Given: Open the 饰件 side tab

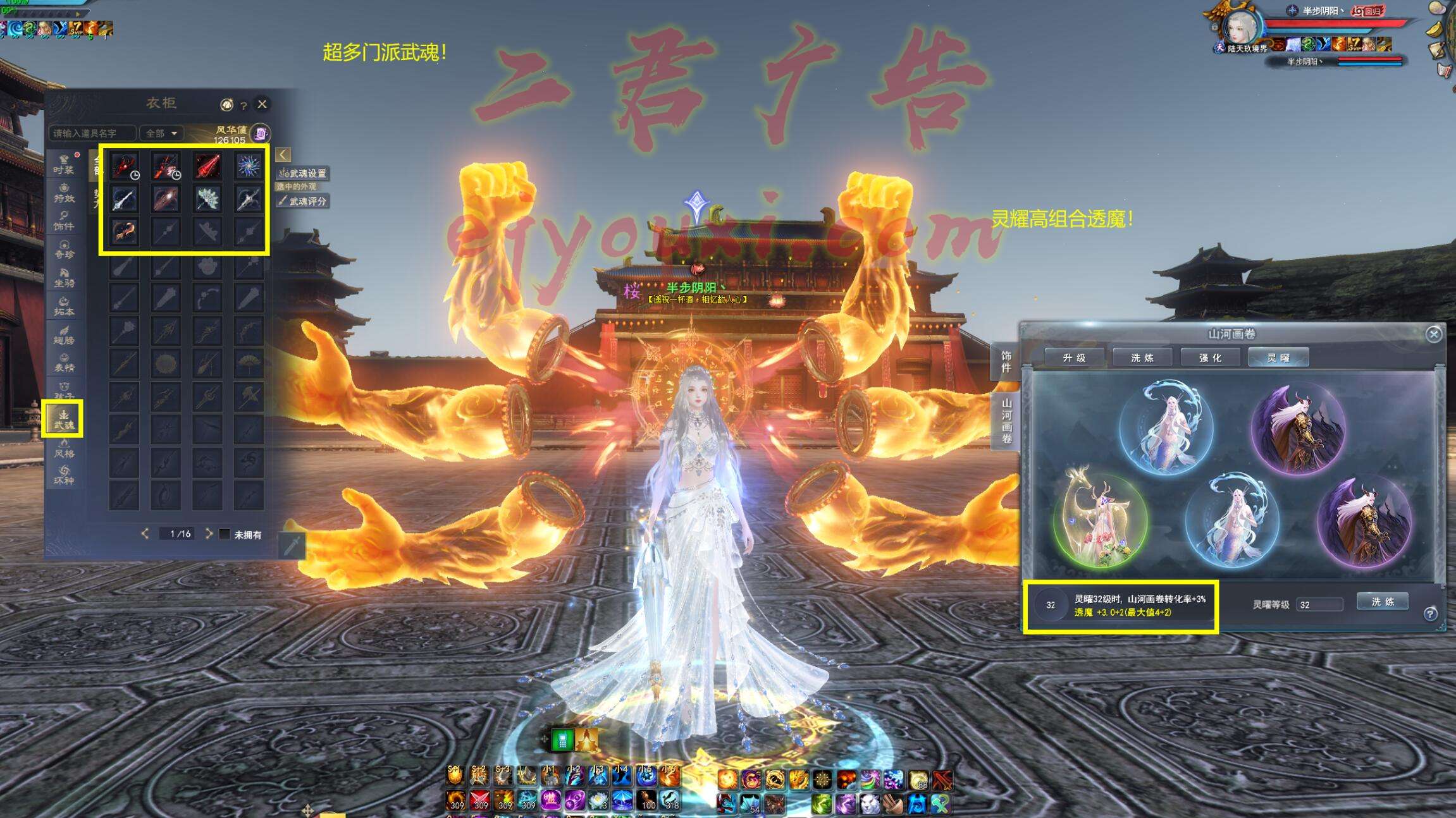Looking at the screenshot, I should 1006,362.
